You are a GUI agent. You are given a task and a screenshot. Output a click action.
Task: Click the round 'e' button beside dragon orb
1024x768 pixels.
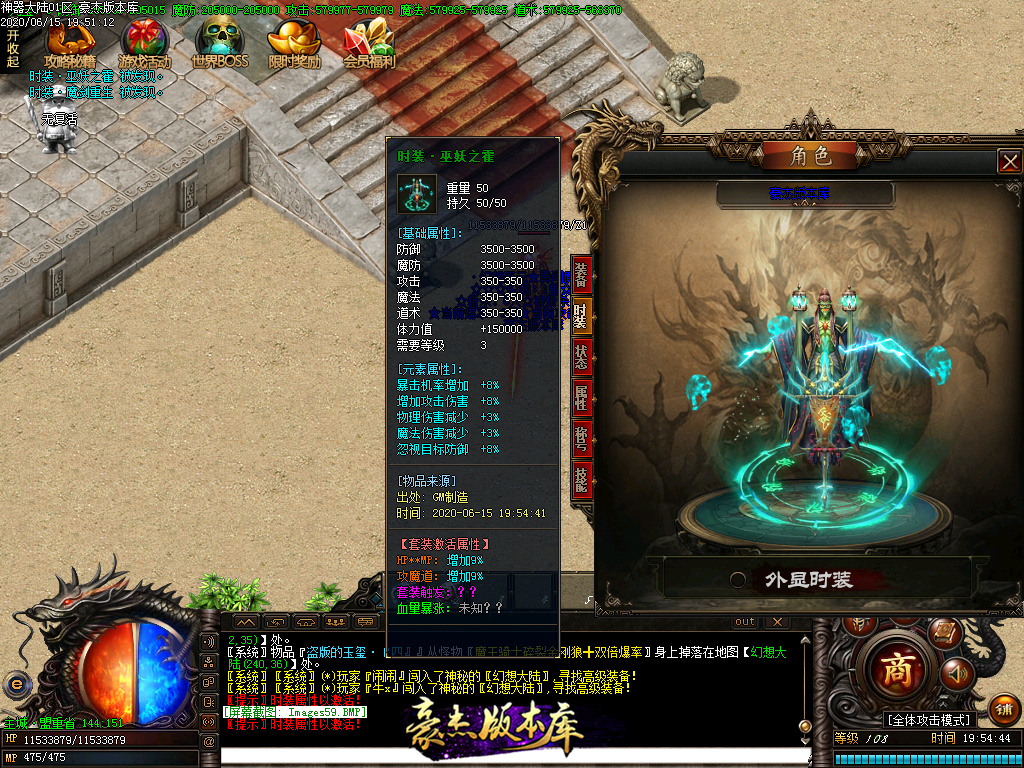pyautogui.click(x=16, y=684)
